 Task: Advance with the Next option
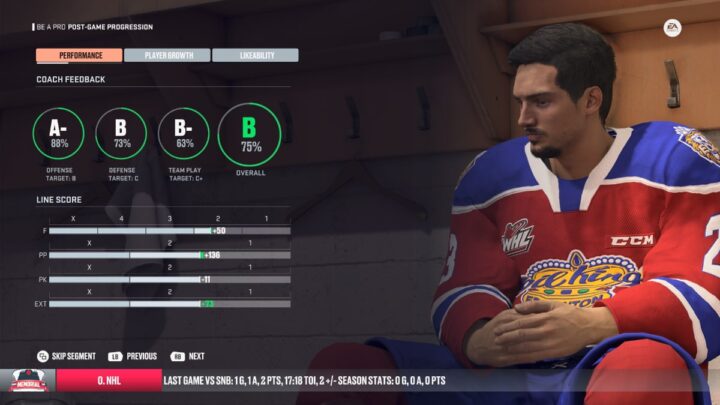188,356
